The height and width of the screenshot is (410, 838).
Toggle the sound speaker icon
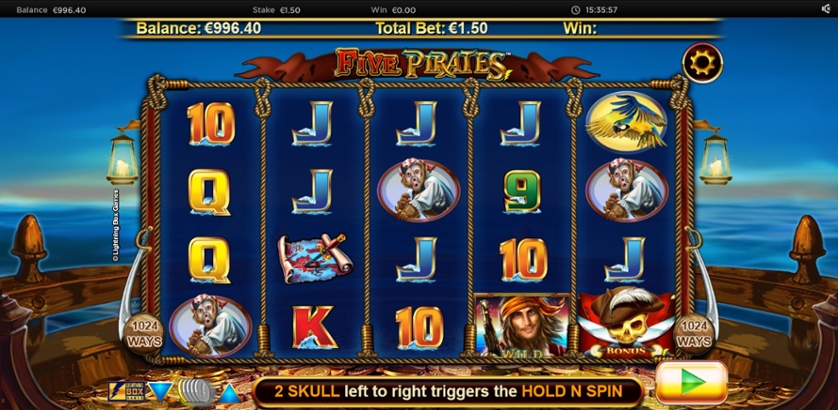click(826, 9)
